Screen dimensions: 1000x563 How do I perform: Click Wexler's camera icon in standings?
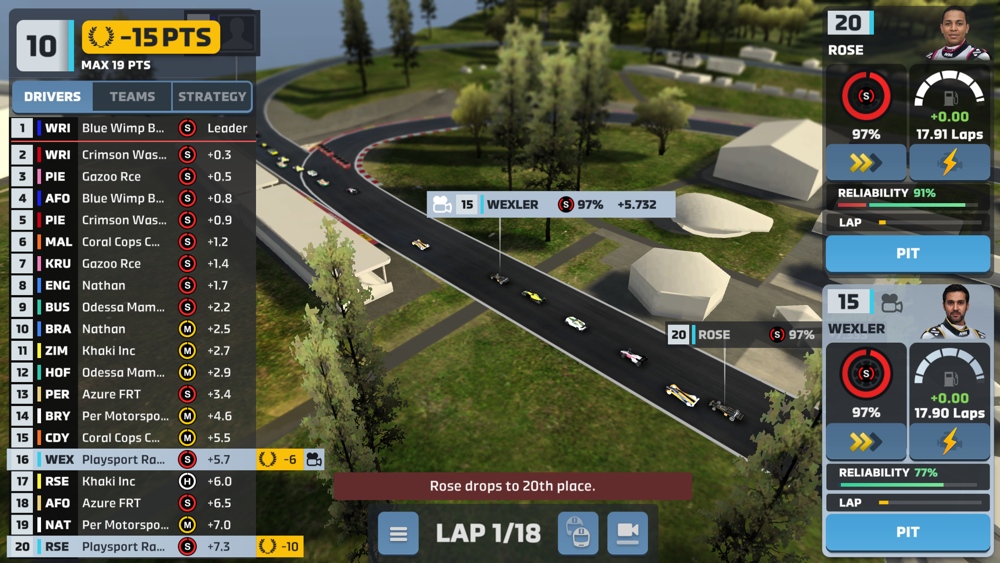click(314, 460)
